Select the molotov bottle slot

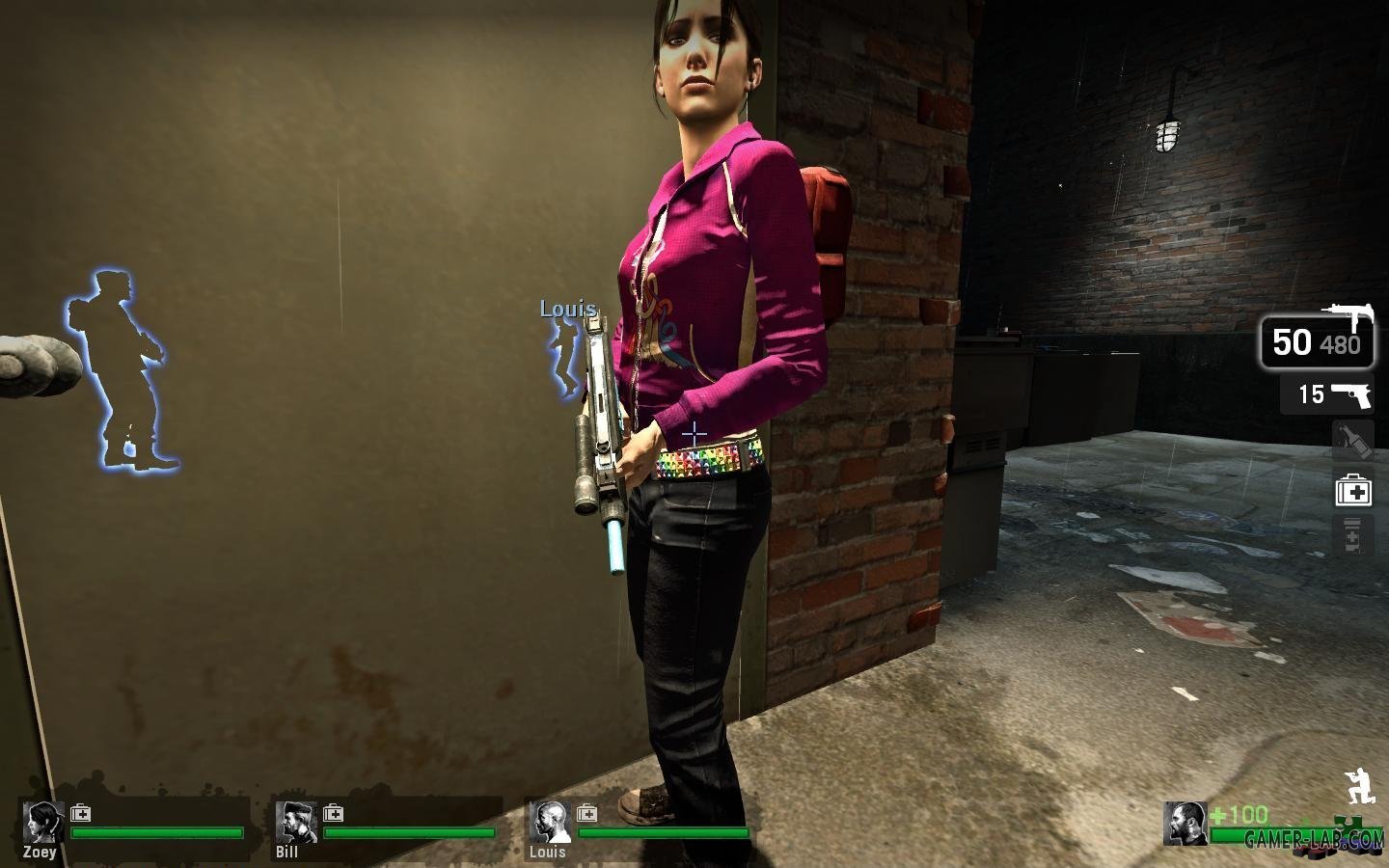pos(1352,441)
